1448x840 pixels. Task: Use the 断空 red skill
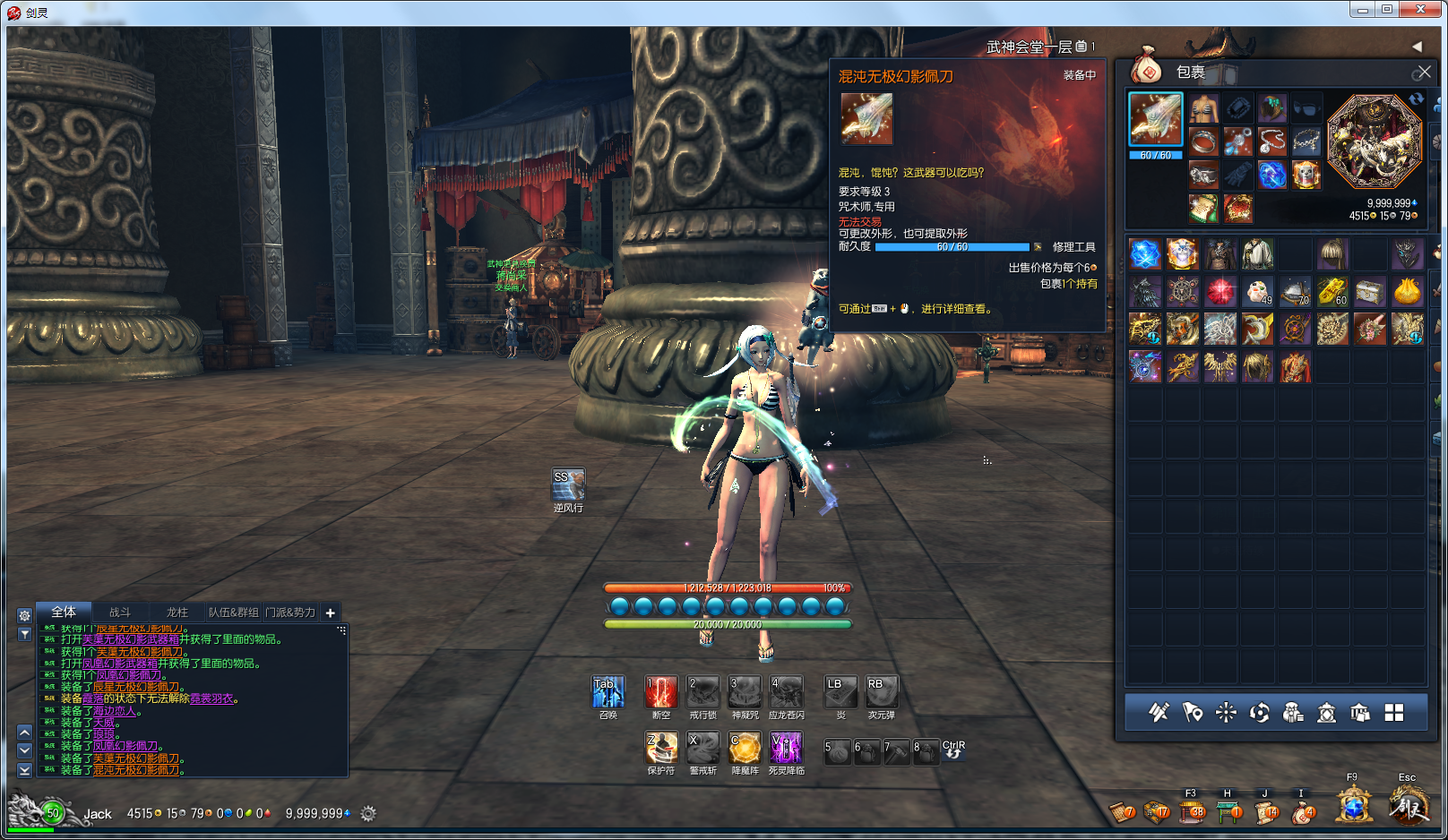[661, 692]
